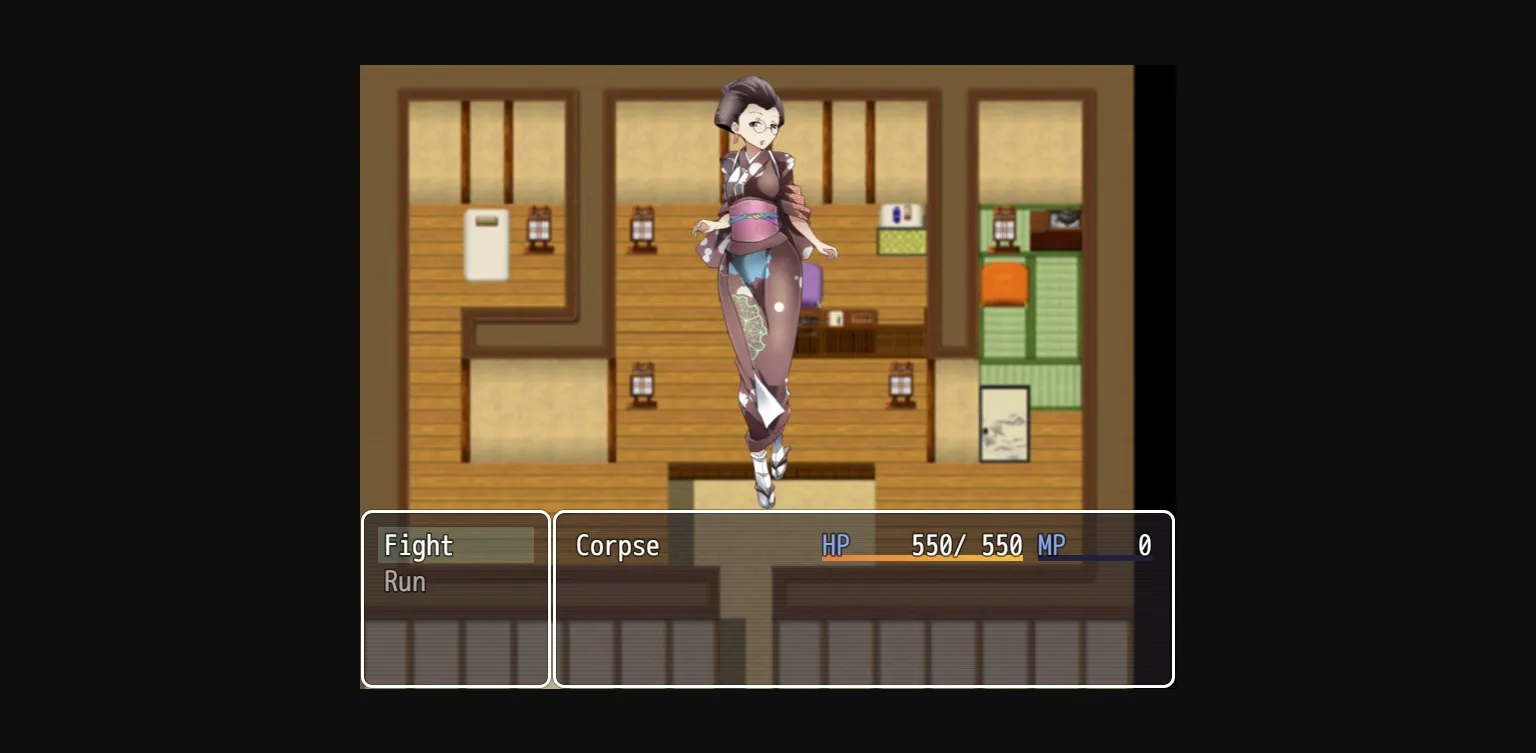
Task: Choose Fight to attack the Corpse
Action: pyautogui.click(x=418, y=546)
